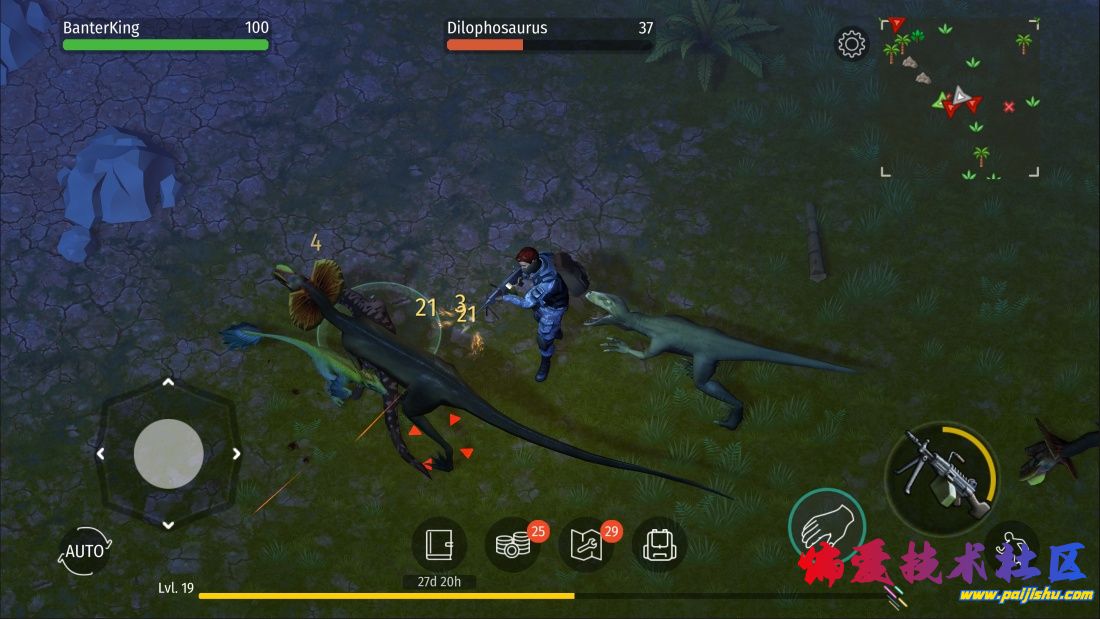Tap the hand interact button
Viewport: 1100px width, 619px height.
(826, 526)
